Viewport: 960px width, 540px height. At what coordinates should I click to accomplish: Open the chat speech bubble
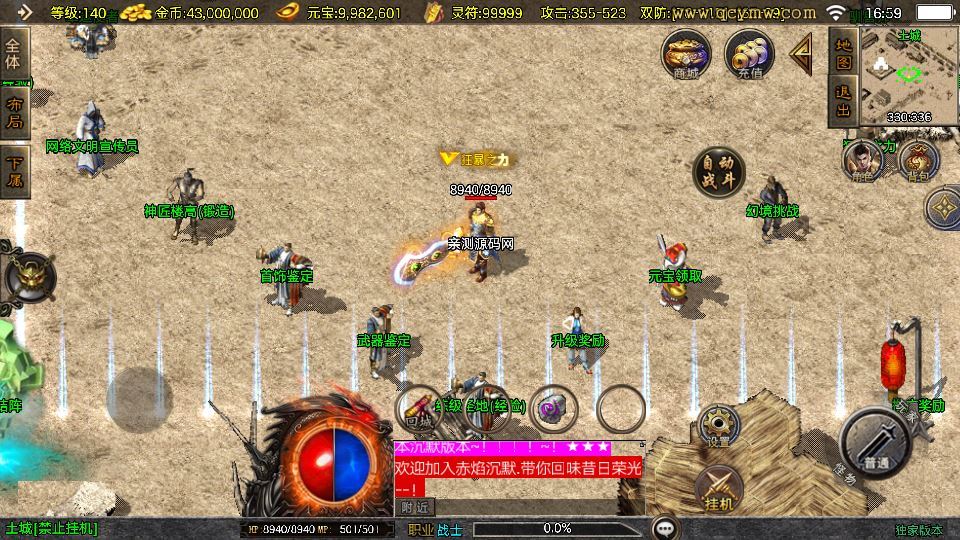[x=665, y=528]
